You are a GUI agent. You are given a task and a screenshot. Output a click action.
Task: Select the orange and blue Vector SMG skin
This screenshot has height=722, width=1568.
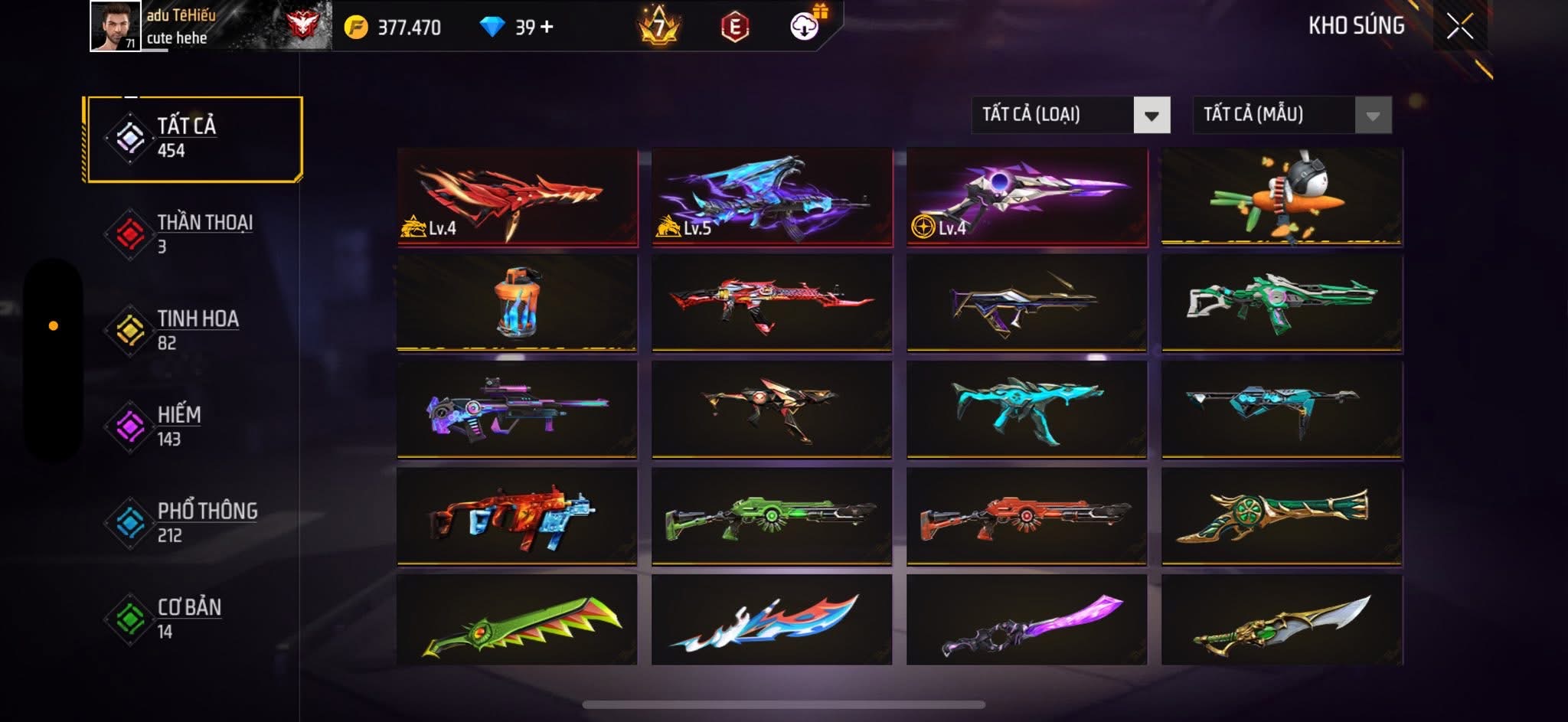517,516
